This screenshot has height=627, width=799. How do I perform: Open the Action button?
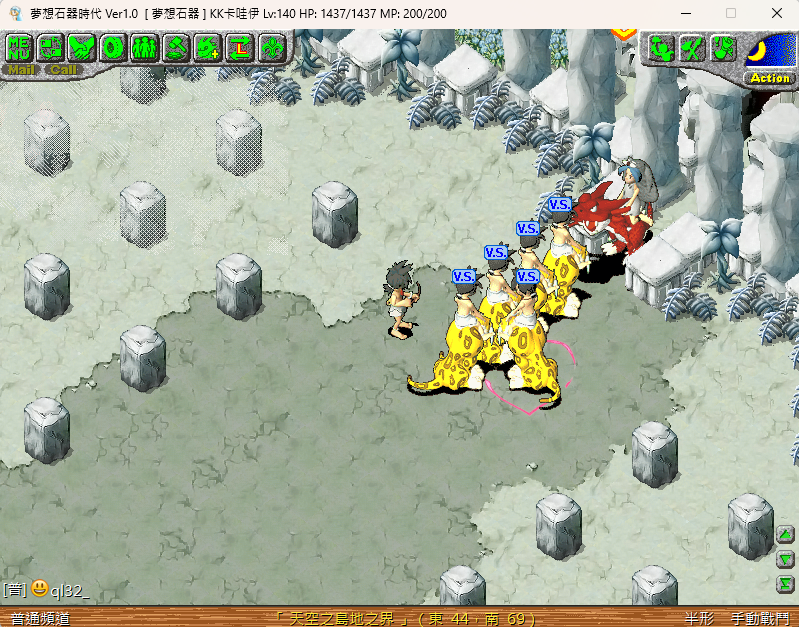click(769, 78)
